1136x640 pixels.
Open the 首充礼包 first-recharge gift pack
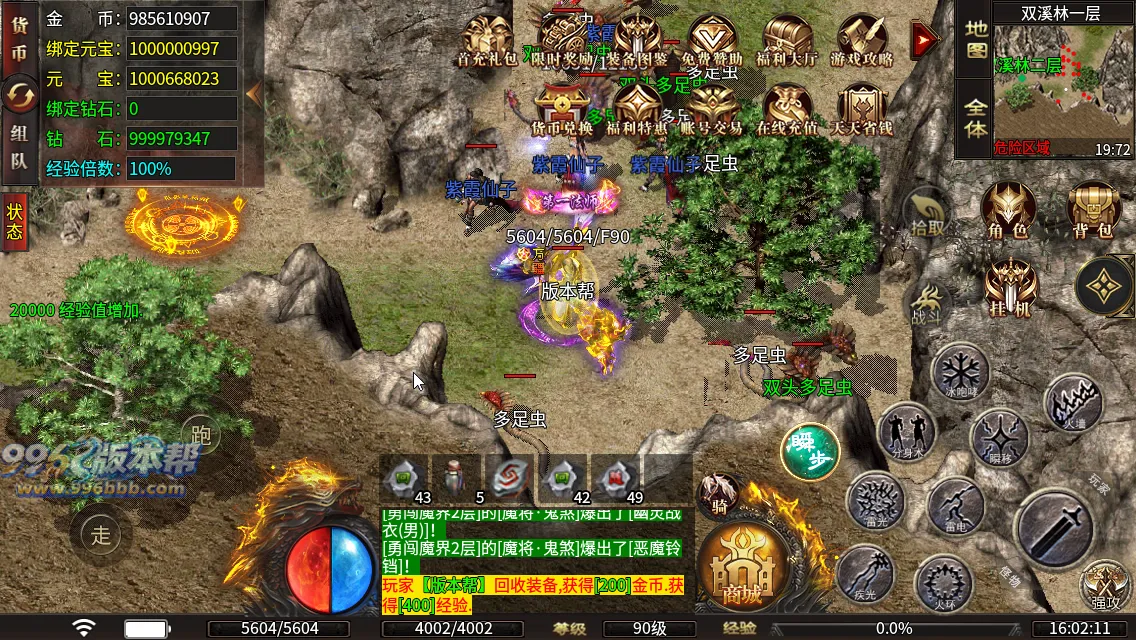(487, 41)
